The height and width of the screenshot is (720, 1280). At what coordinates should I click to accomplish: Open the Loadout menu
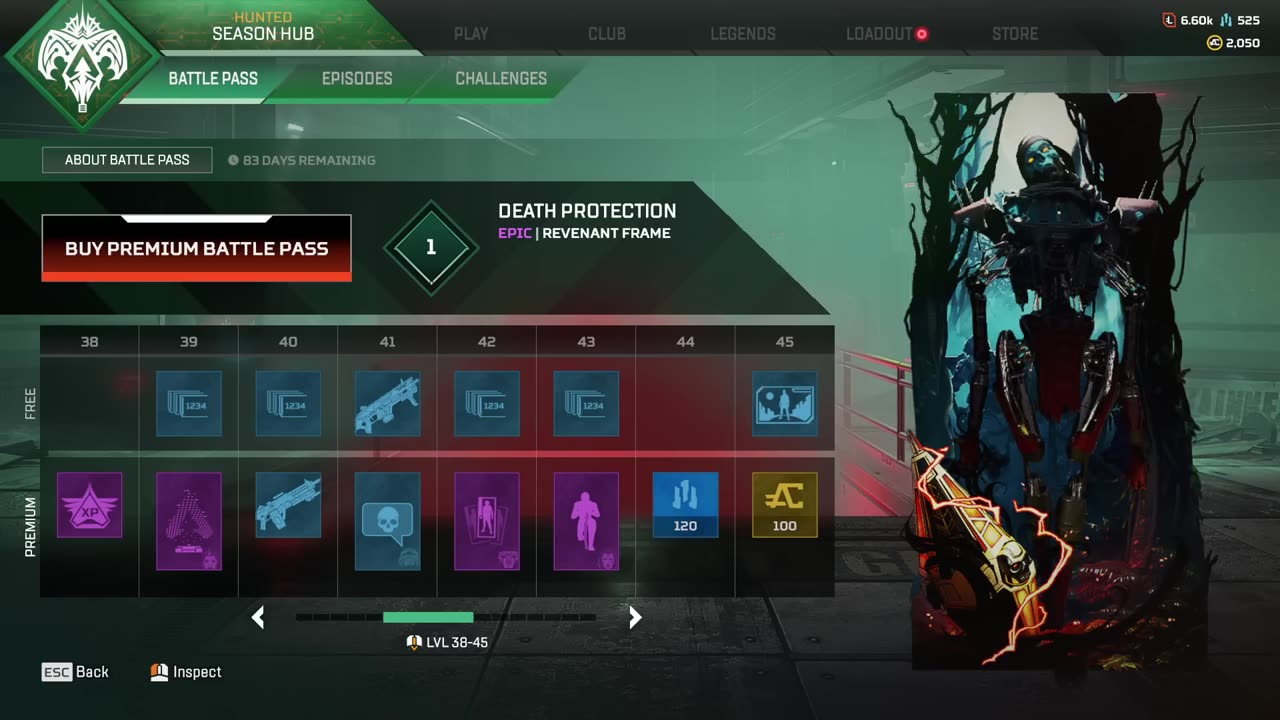(x=880, y=34)
